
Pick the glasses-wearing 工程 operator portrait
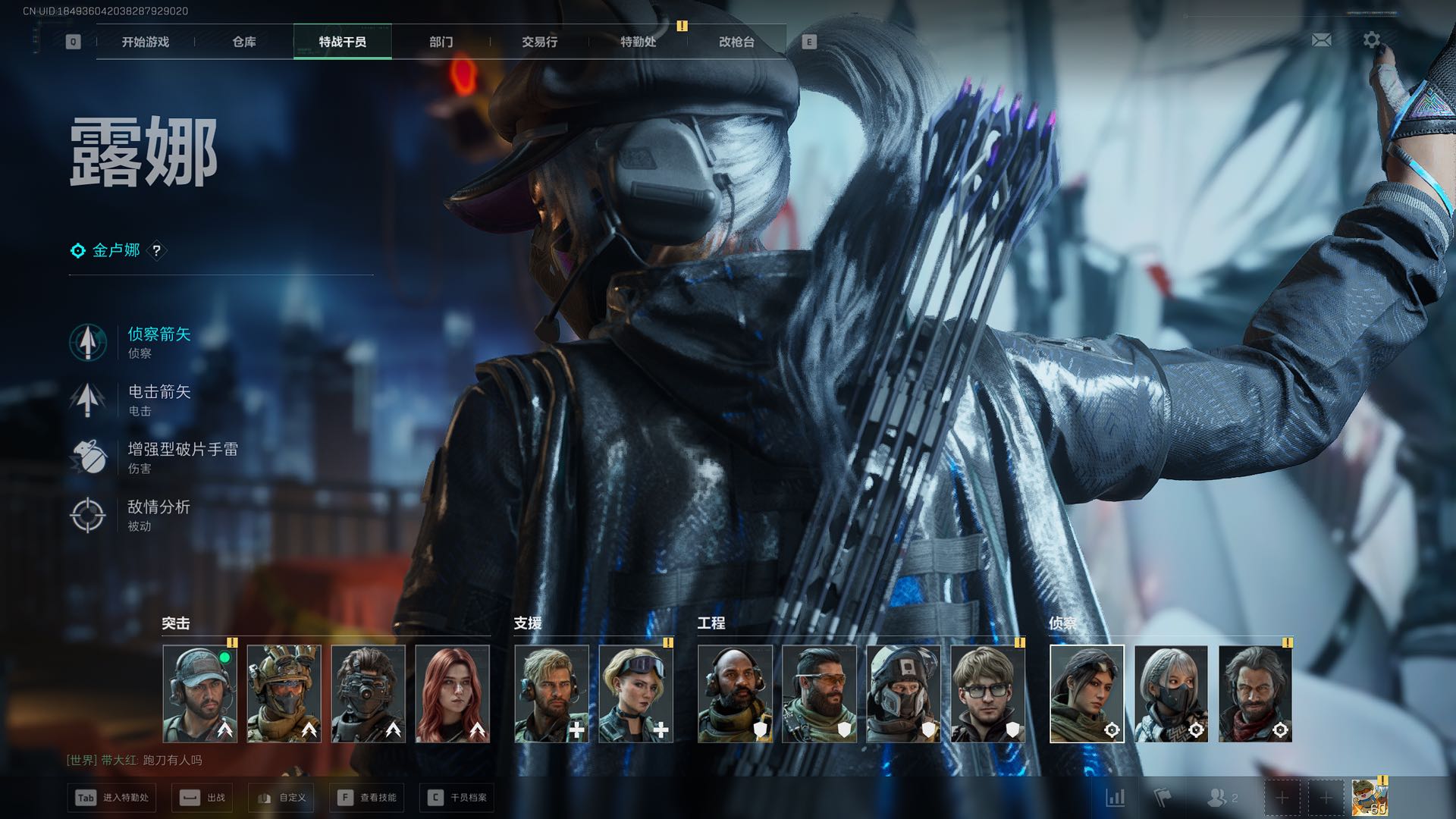tap(987, 694)
